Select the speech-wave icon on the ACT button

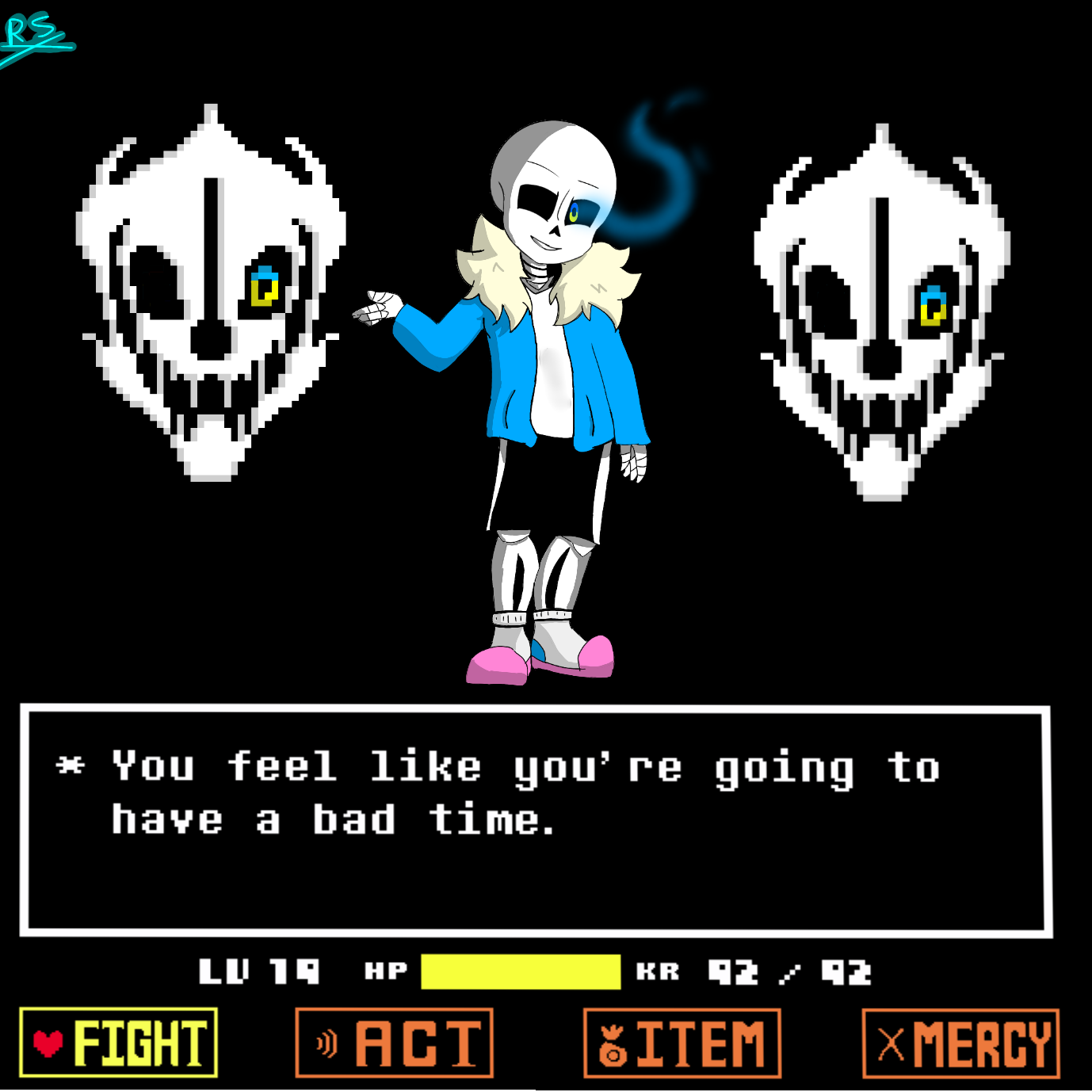pyautogui.click(x=326, y=1043)
